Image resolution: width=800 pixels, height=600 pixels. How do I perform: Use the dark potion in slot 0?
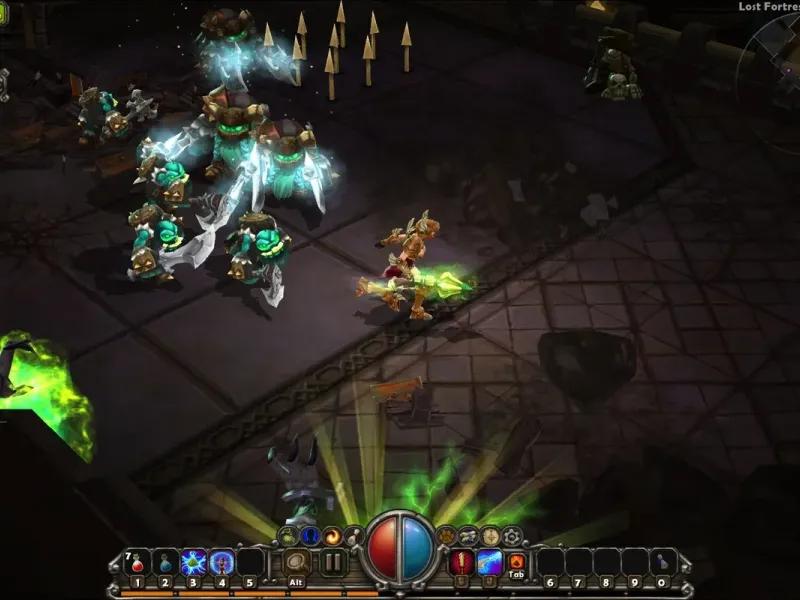tap(661, 562)
